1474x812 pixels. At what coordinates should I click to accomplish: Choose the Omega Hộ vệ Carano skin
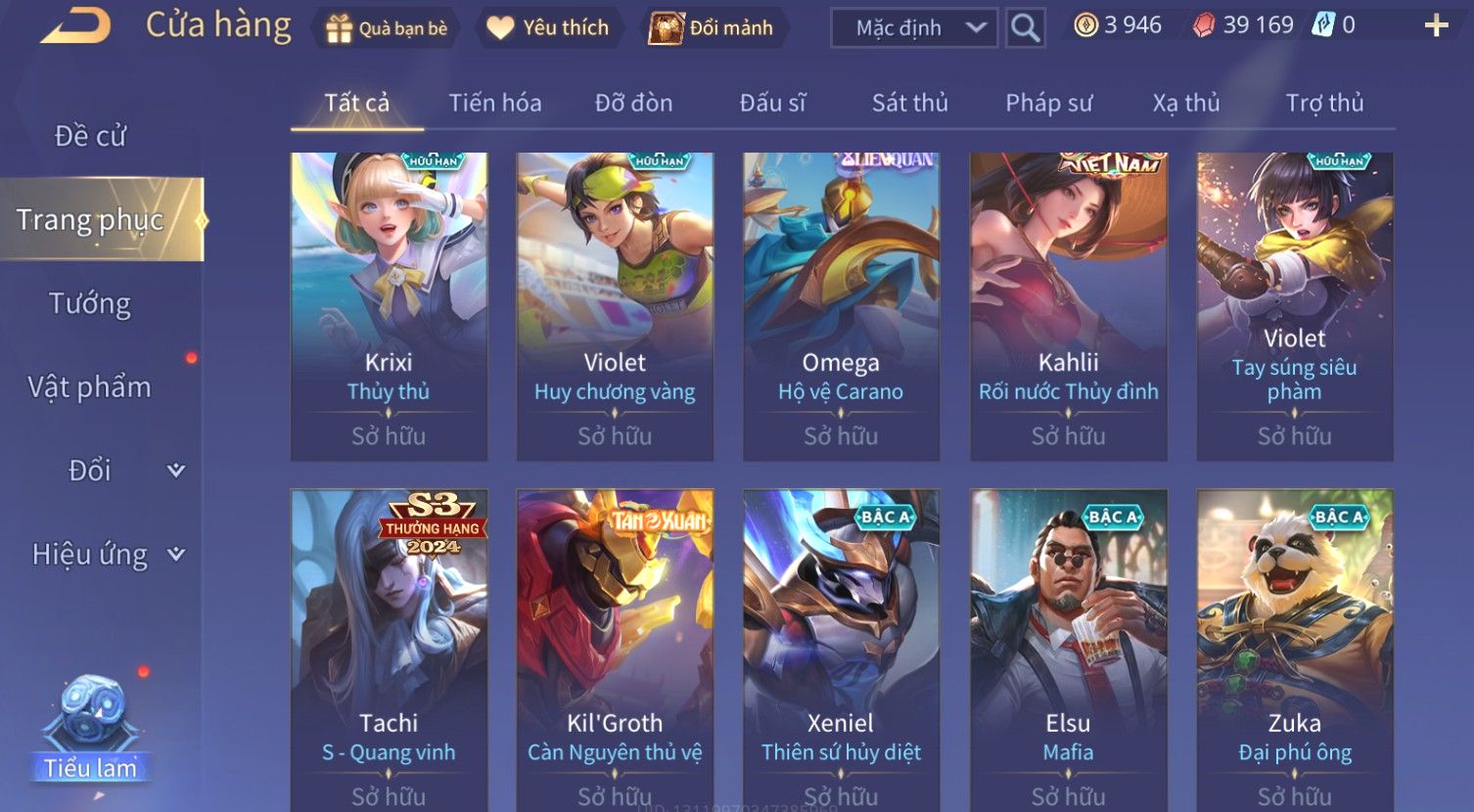[841, 306]
